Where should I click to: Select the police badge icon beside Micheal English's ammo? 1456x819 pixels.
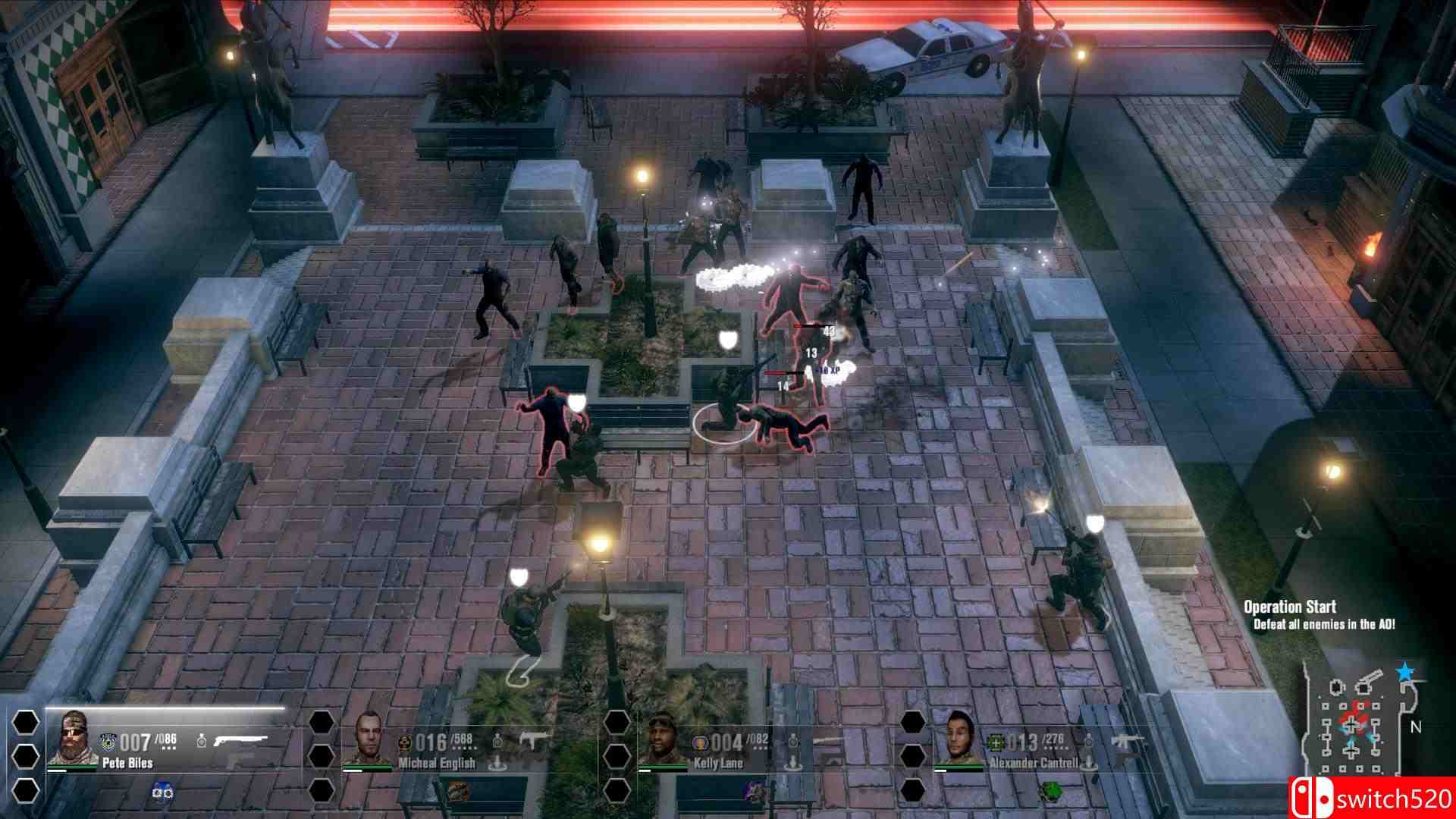coord(404,743)
